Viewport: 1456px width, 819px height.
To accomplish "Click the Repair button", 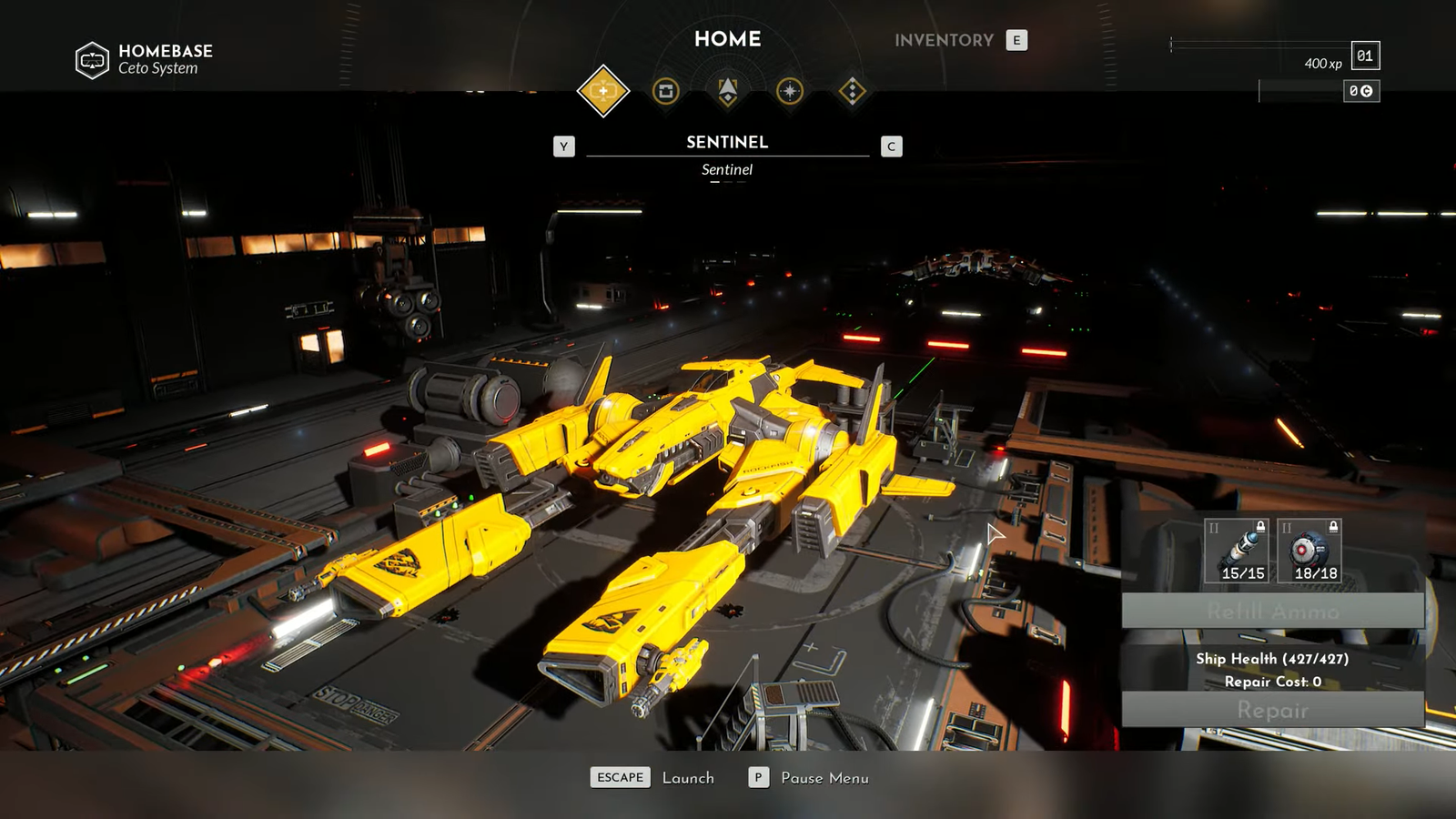I will point(1272,710).
